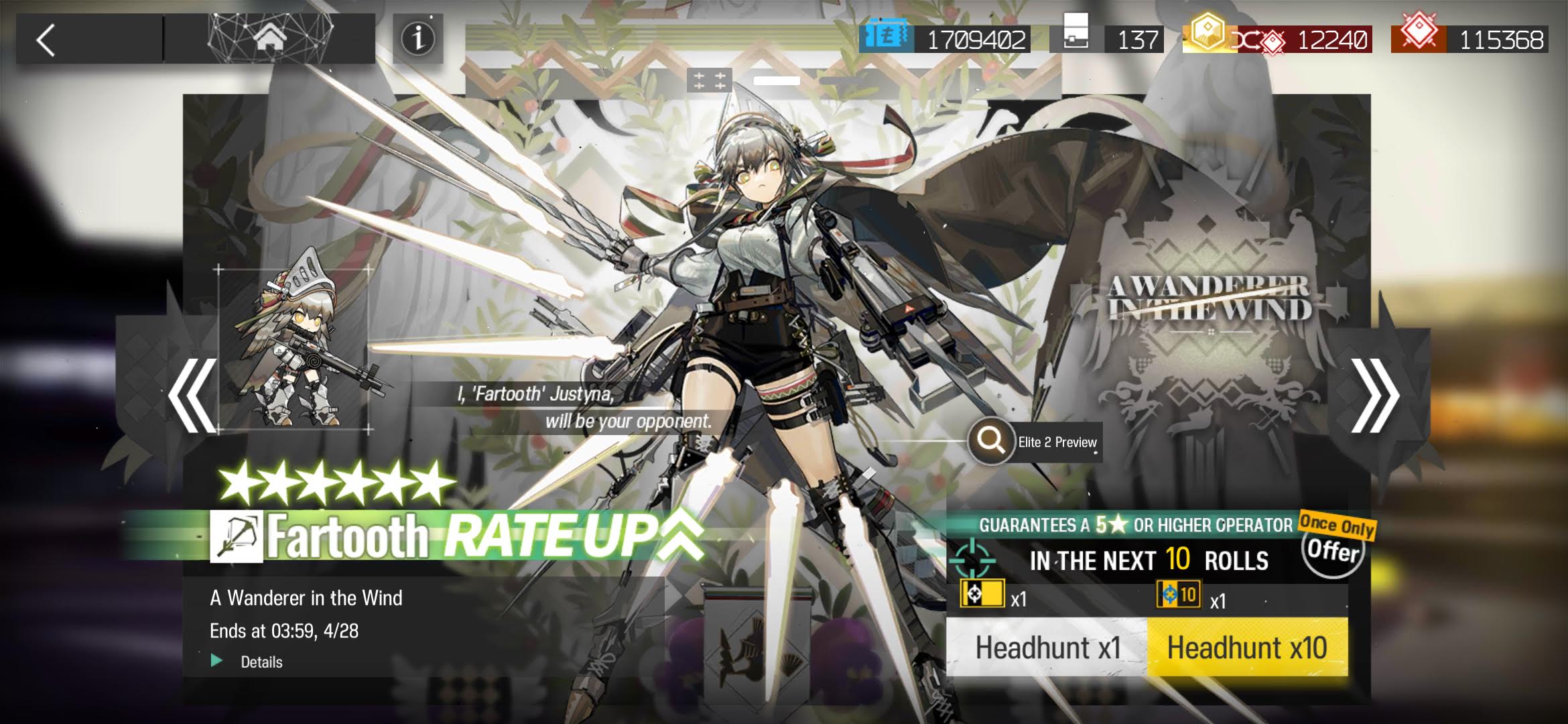Screen dimensions: 1568x724
Task: Go back using the arrow button
Action: click(x=47, y=40)
